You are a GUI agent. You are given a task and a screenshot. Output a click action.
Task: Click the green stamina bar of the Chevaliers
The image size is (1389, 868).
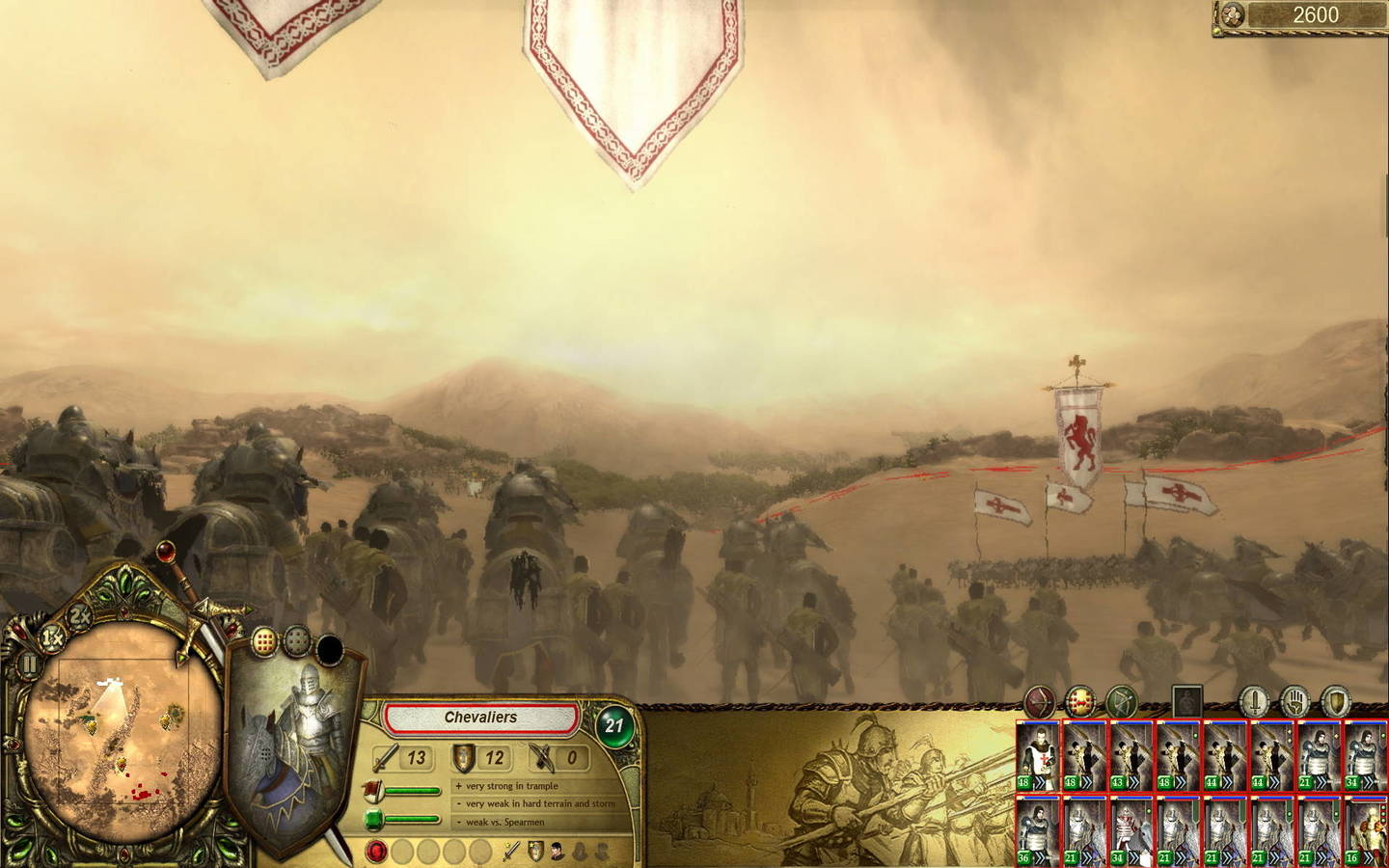coord(415,819)
